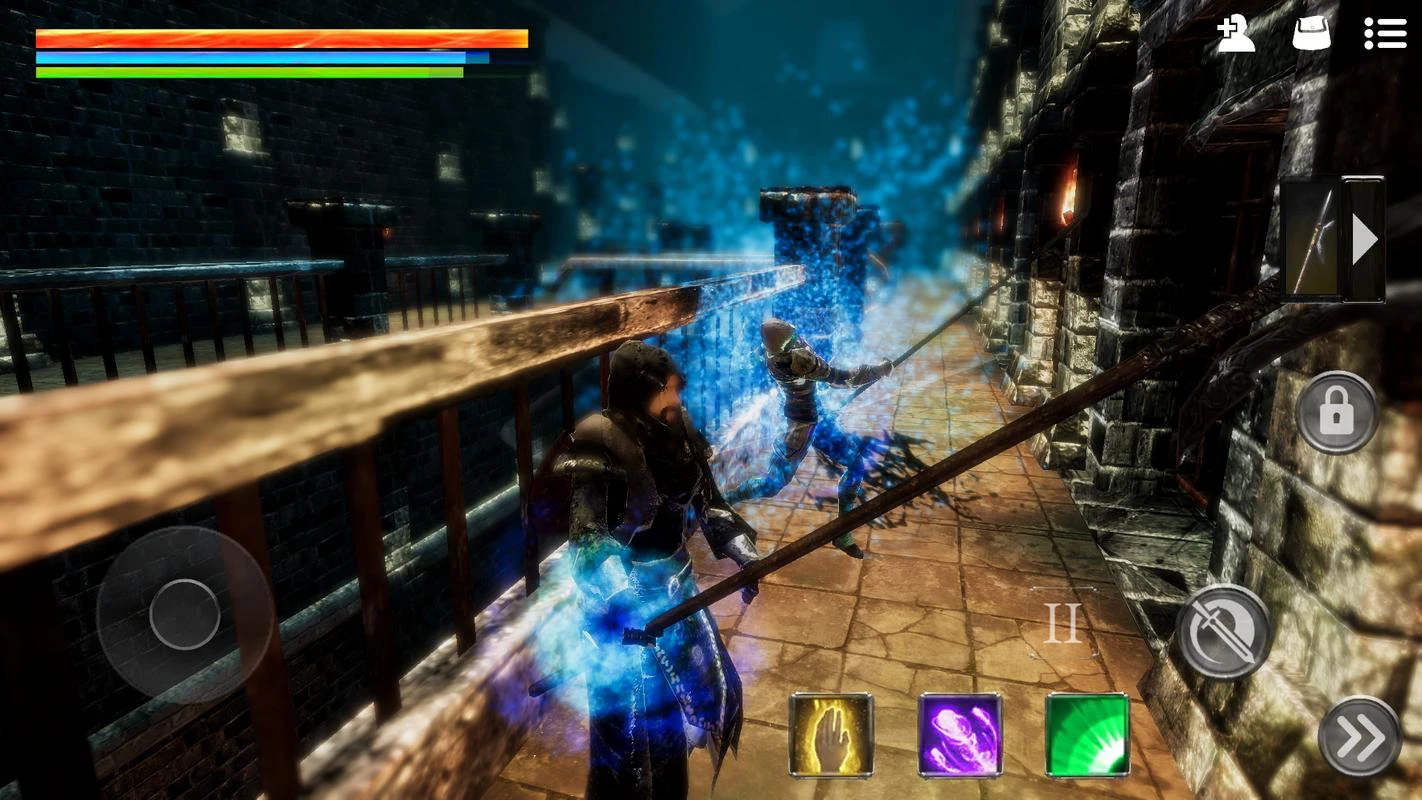Screen dimensions: 1422x800
Task: Use the green fan skill
Action: [1087, 735]
